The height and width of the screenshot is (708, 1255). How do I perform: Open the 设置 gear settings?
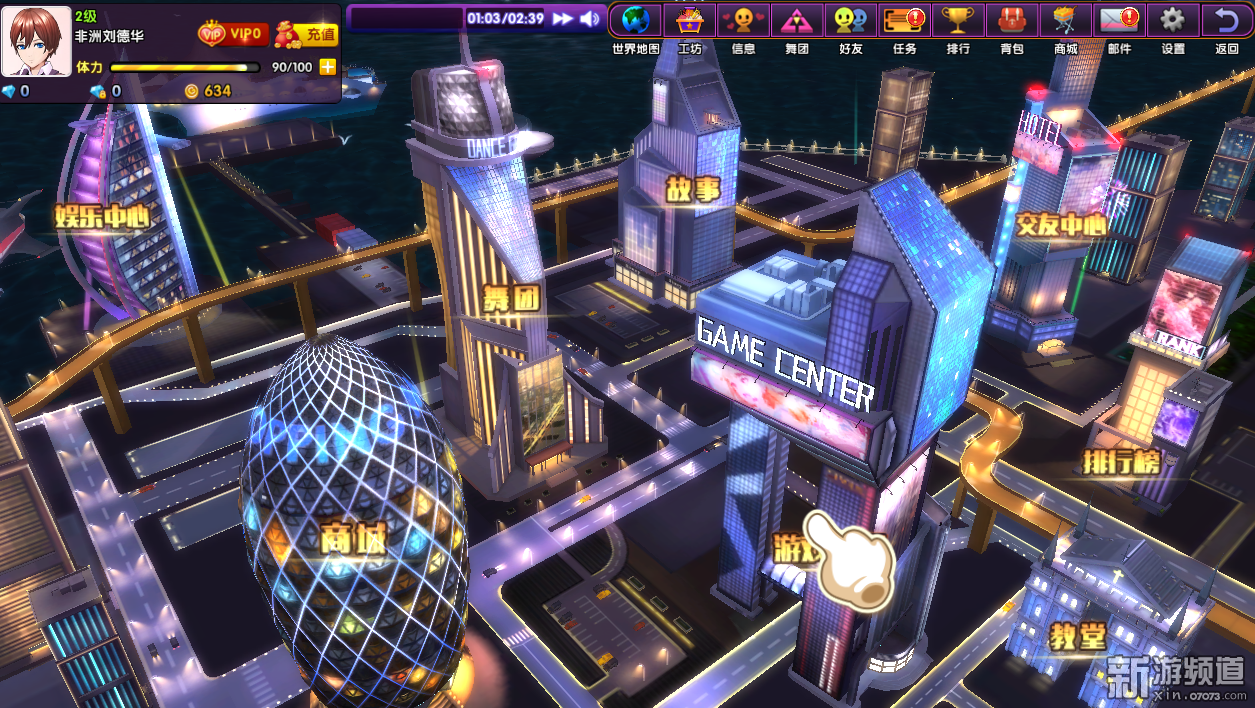[x=1173, y=20]
